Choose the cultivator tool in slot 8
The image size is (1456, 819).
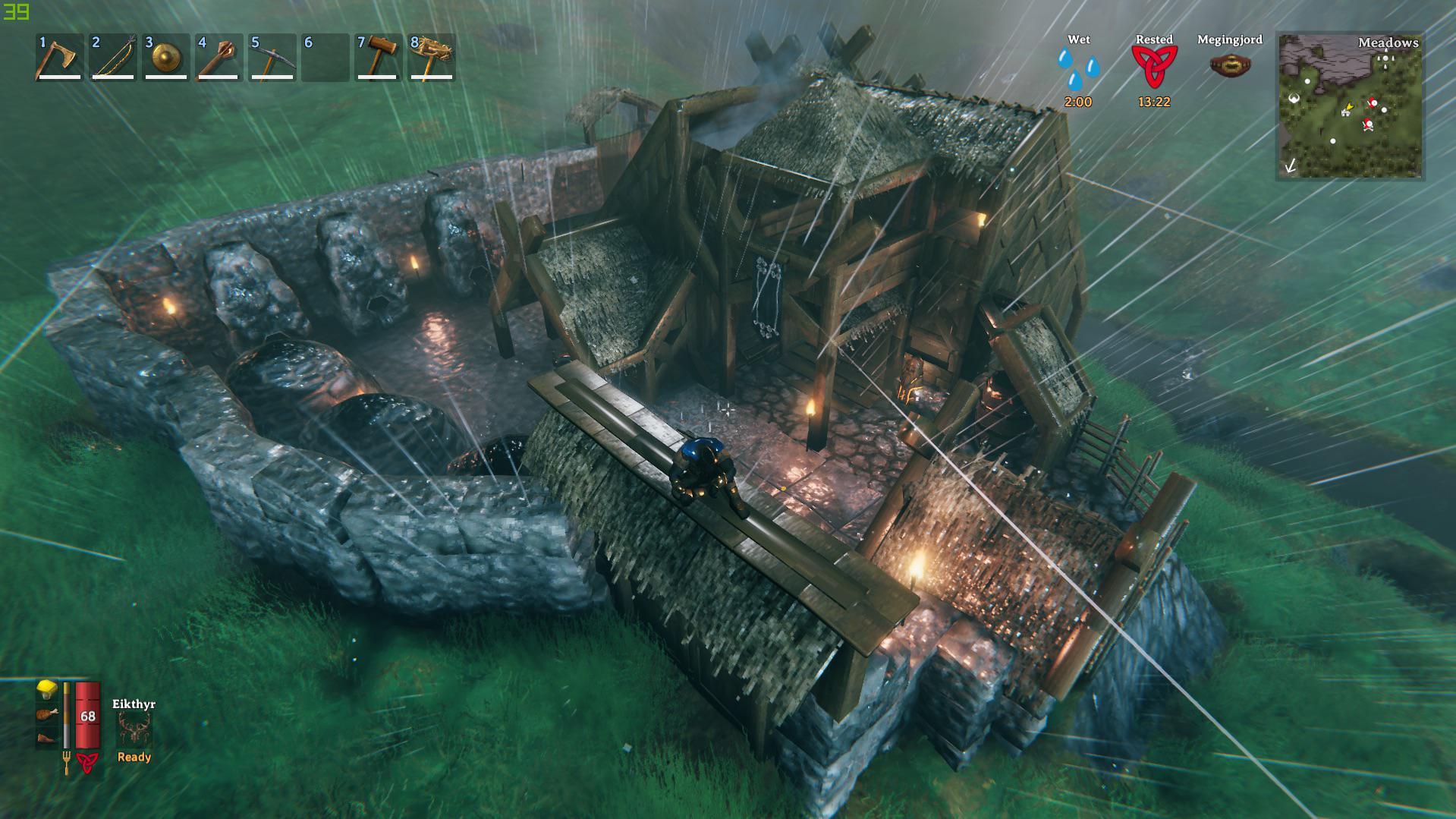click(x=431, y=58)
